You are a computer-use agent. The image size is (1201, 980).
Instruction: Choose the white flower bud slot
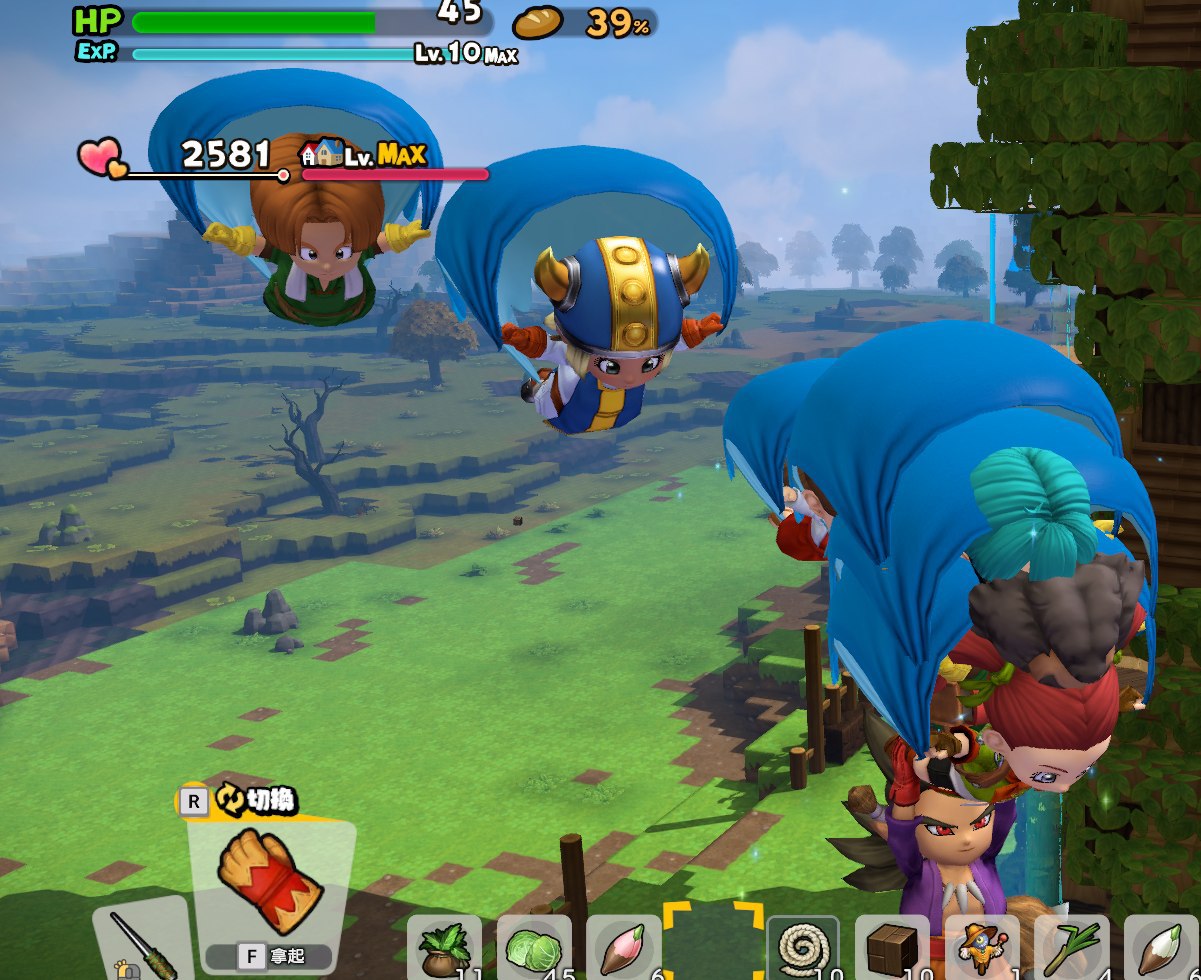pyautogui.click(x=1160, y=949)
